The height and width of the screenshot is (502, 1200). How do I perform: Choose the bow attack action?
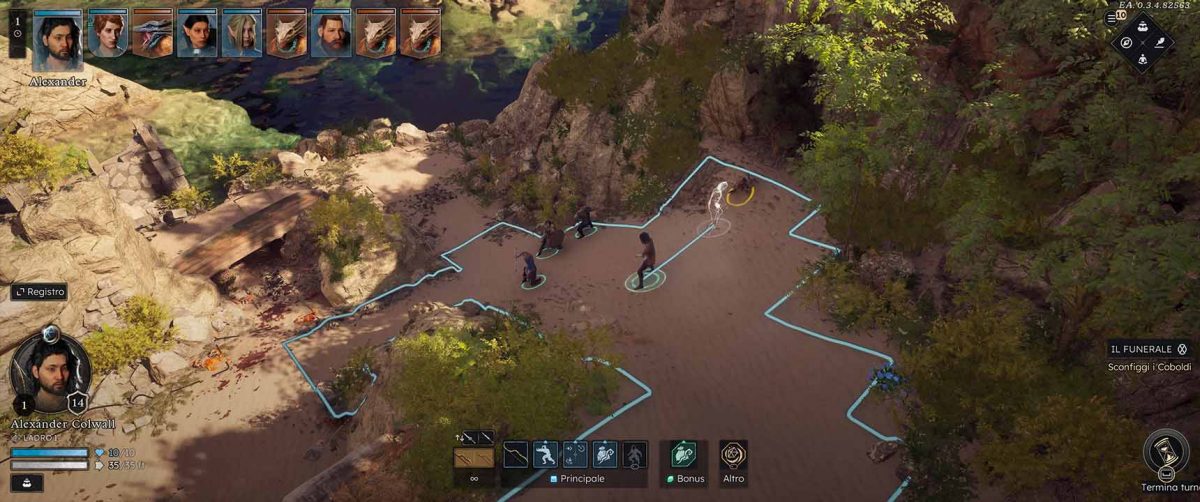(516, 455)
